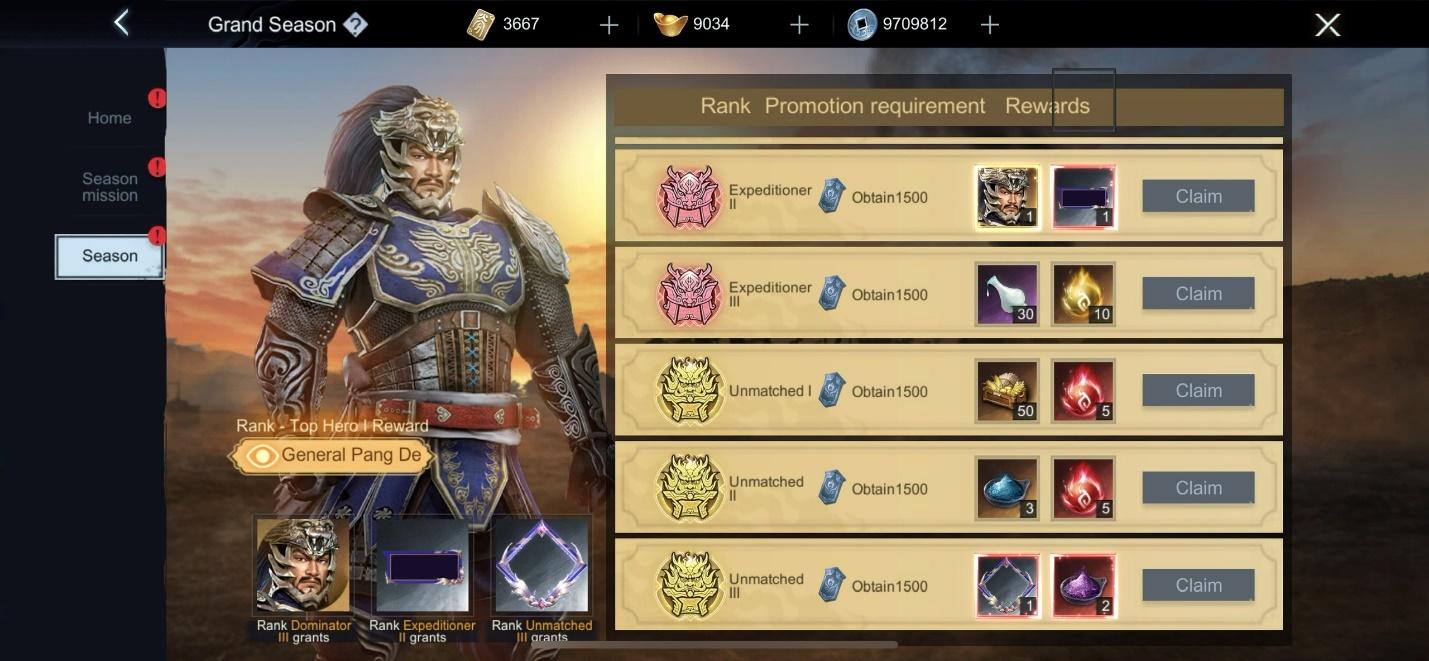This screenshot has width=1429, height=661.
Task: Claim the Expeditioner II rank reward
Action: 1198,197
